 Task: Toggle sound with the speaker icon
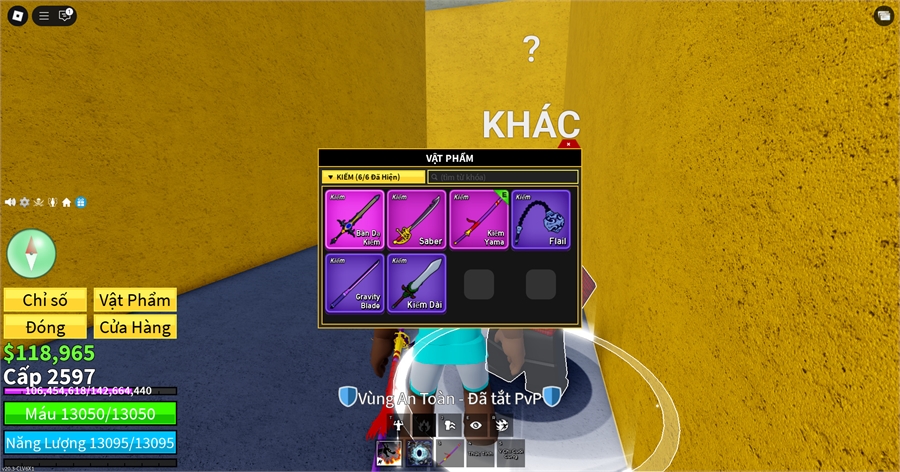tap(10, 202)
